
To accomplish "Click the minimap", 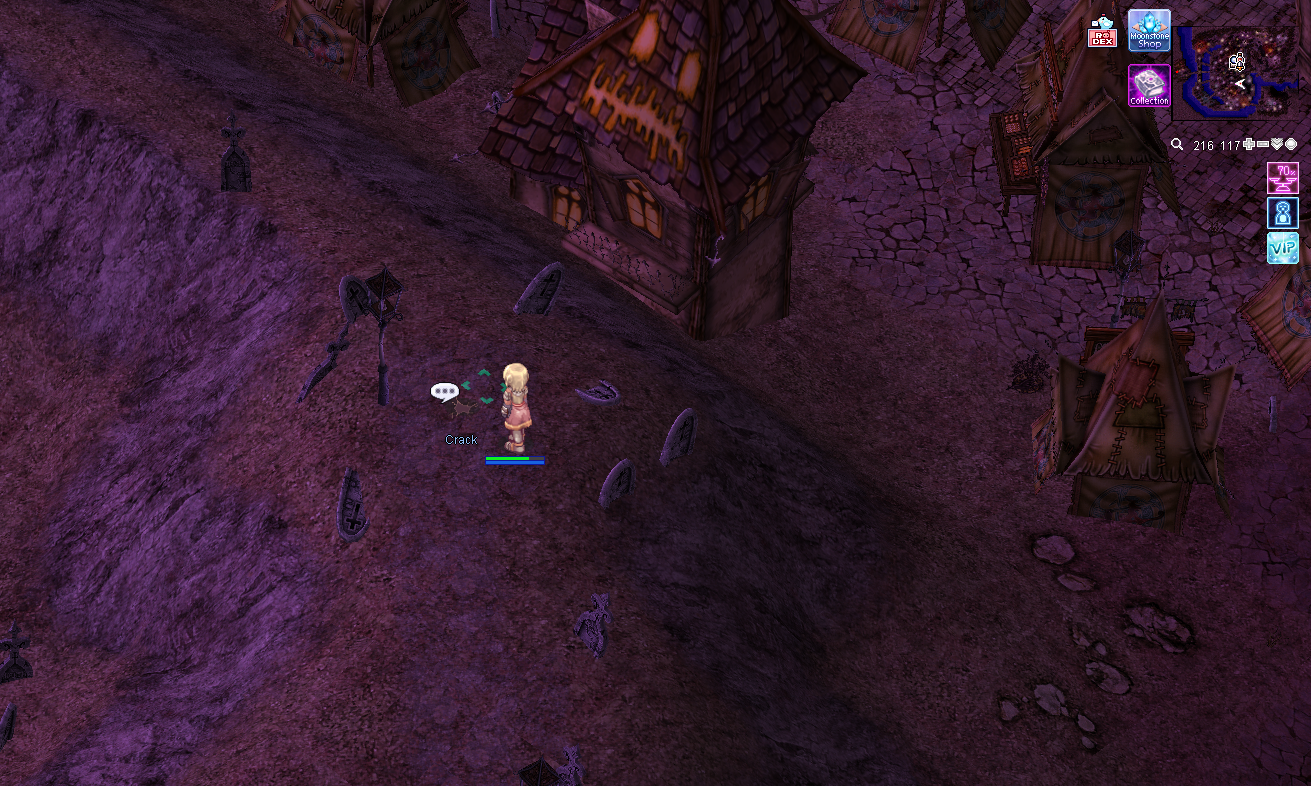I will 1235,73.
